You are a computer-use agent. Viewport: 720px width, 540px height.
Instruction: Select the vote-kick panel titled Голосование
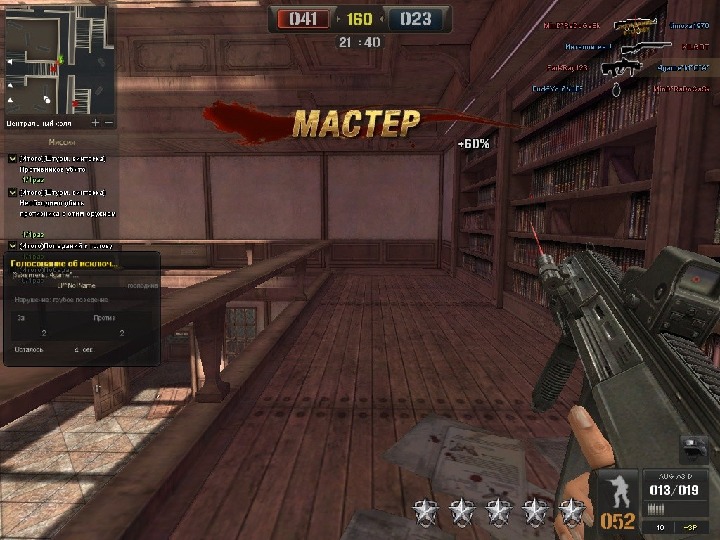80,308
